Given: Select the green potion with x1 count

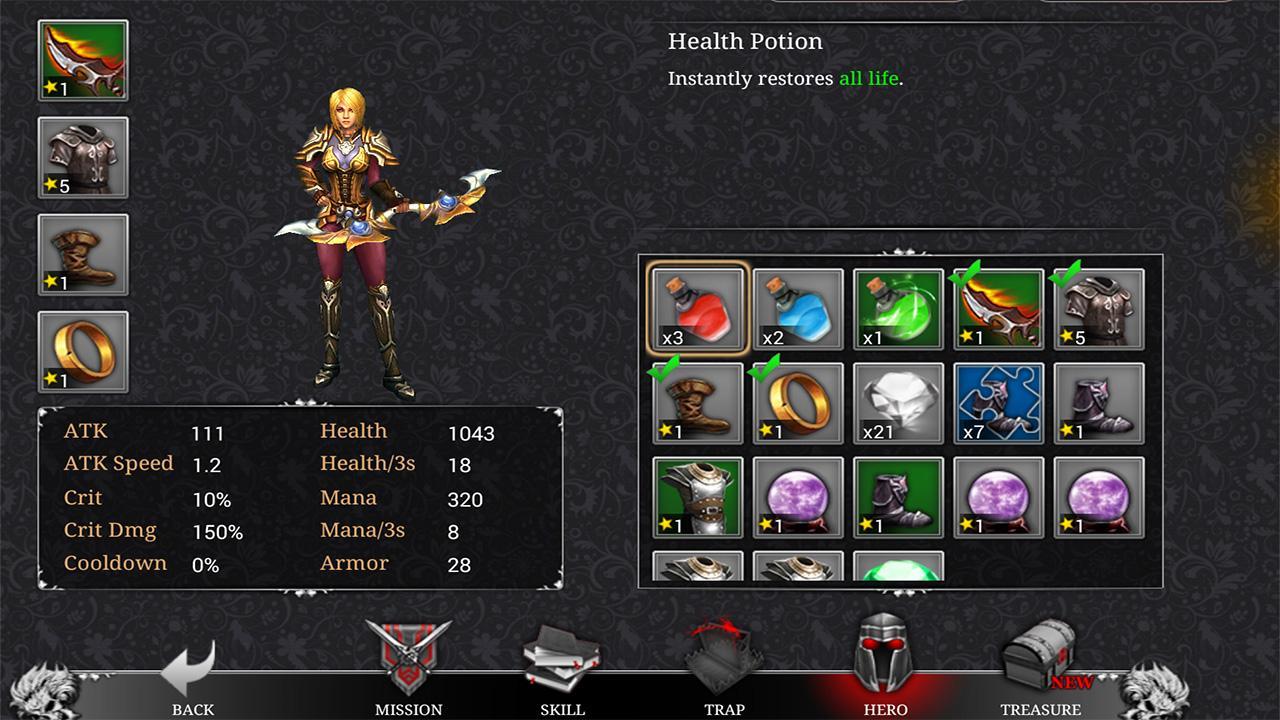Looking at the screenshot, I should tap(897, 308).
